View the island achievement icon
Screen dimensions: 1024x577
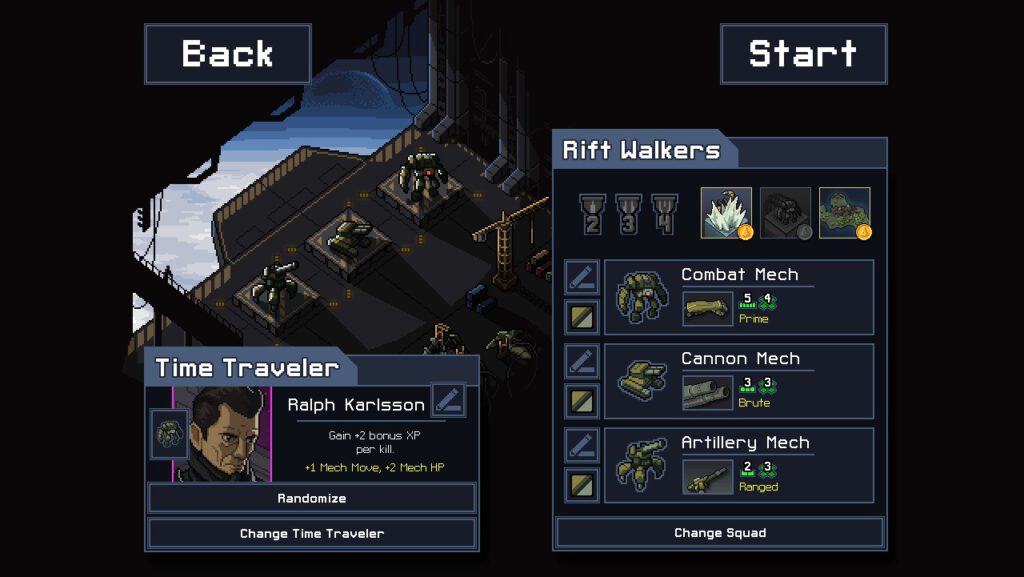coord(845,213)
